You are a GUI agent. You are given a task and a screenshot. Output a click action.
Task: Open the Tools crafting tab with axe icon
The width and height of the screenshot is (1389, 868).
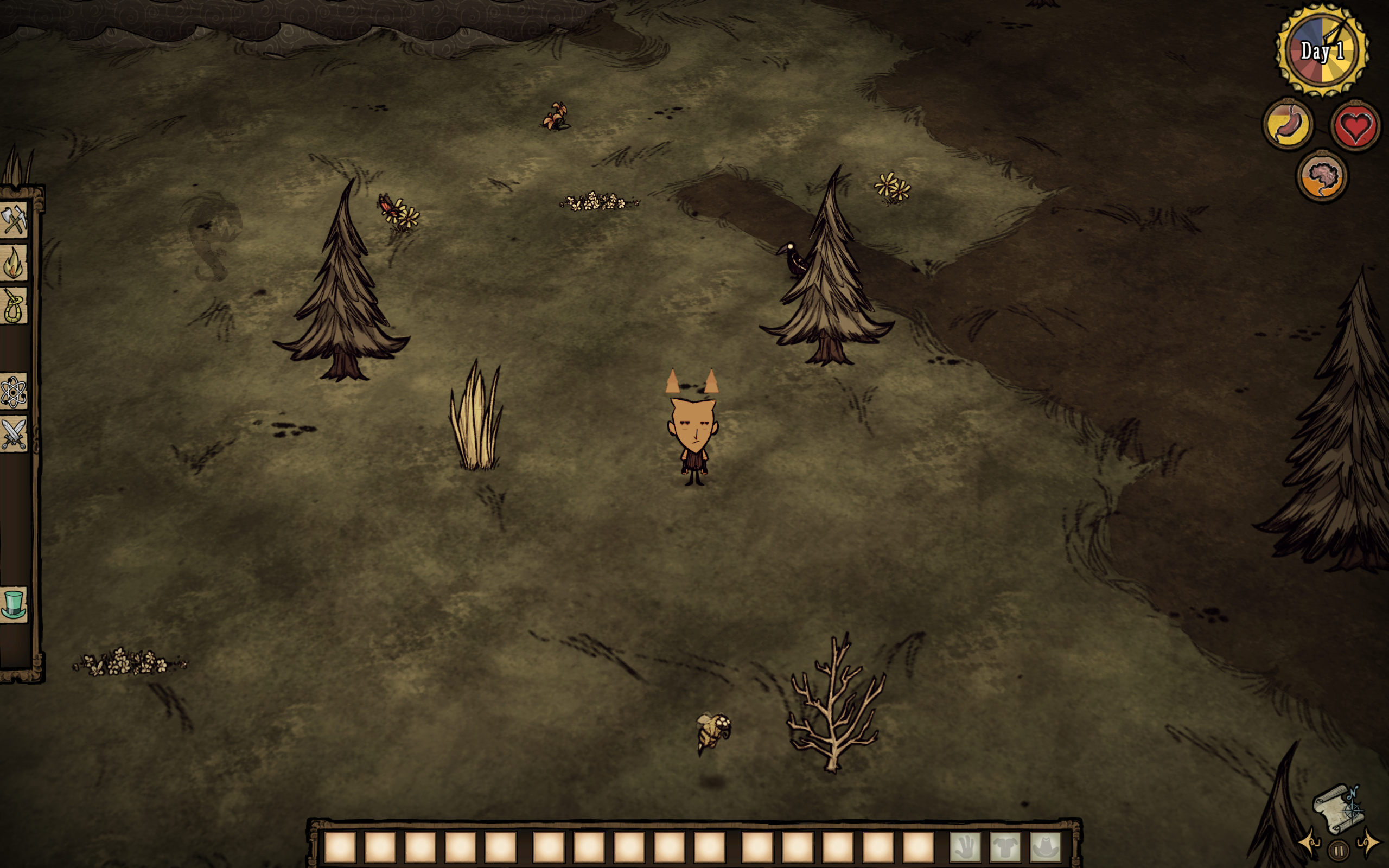pyautogui.click(x=14, y=220)
